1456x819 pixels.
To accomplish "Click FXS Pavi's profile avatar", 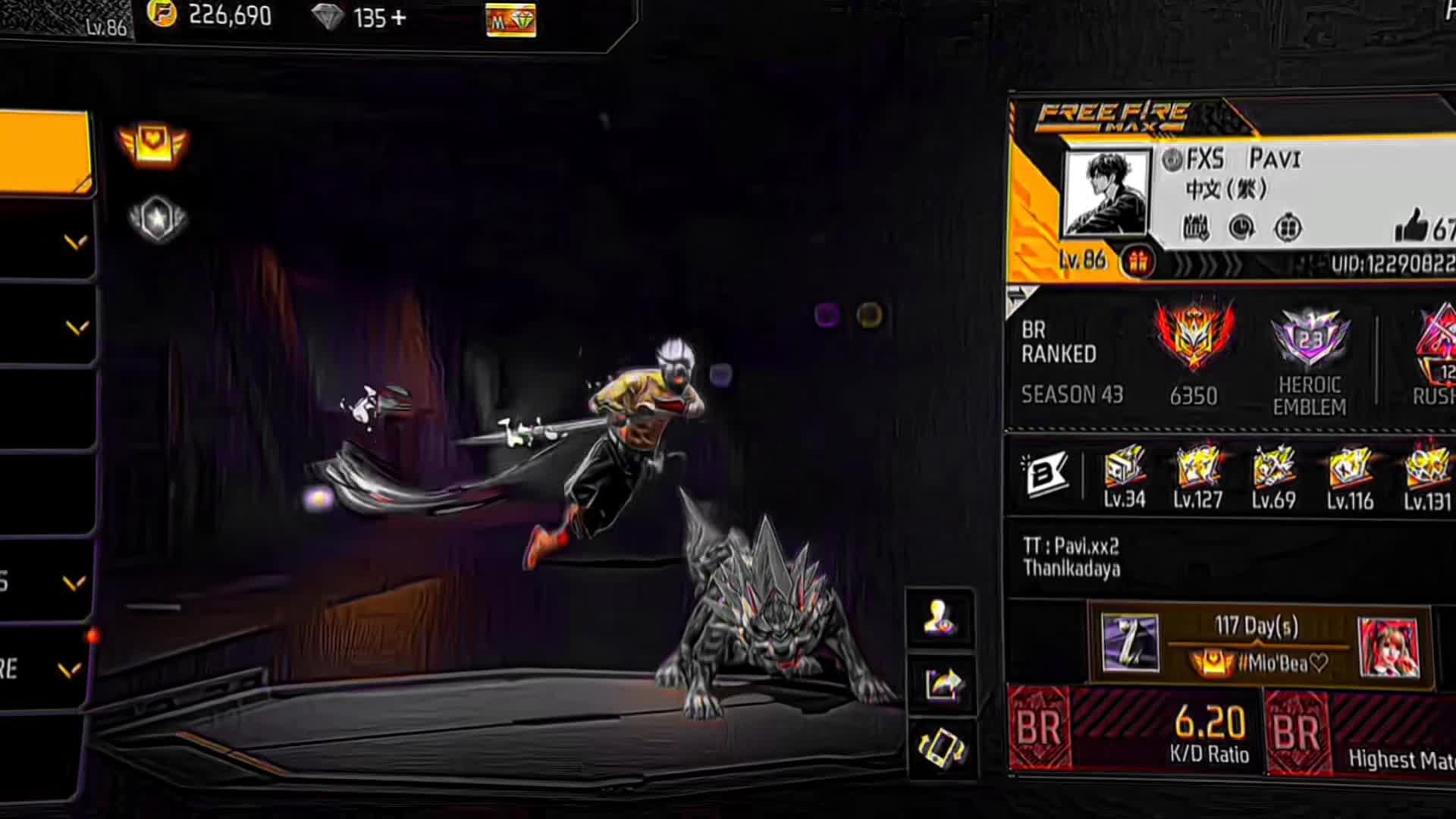I will click(1106, 193).
